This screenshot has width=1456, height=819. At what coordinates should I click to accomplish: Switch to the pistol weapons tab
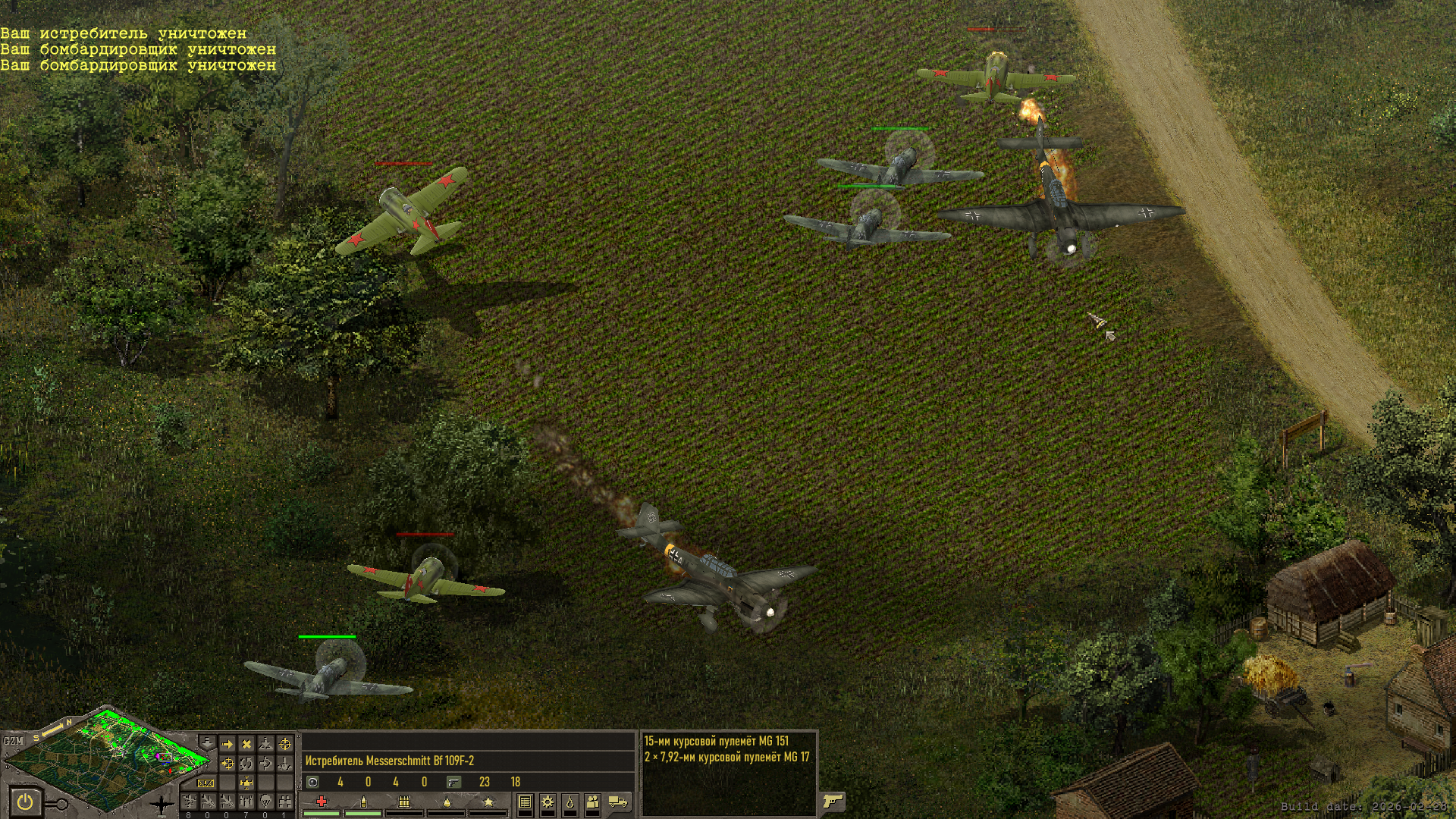[x=833, y=801]
